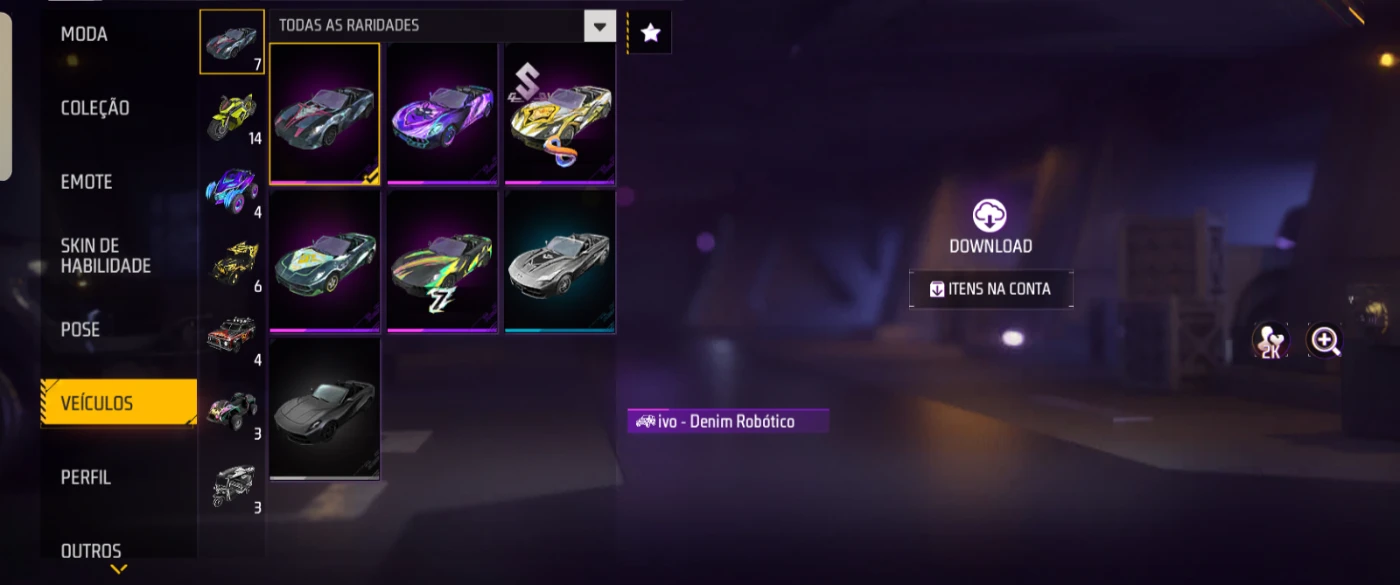Viewport: 1400px width, 585px height.
Task: Open the Todas as Raridades dropdown
Action: click(x=599, y=26)
